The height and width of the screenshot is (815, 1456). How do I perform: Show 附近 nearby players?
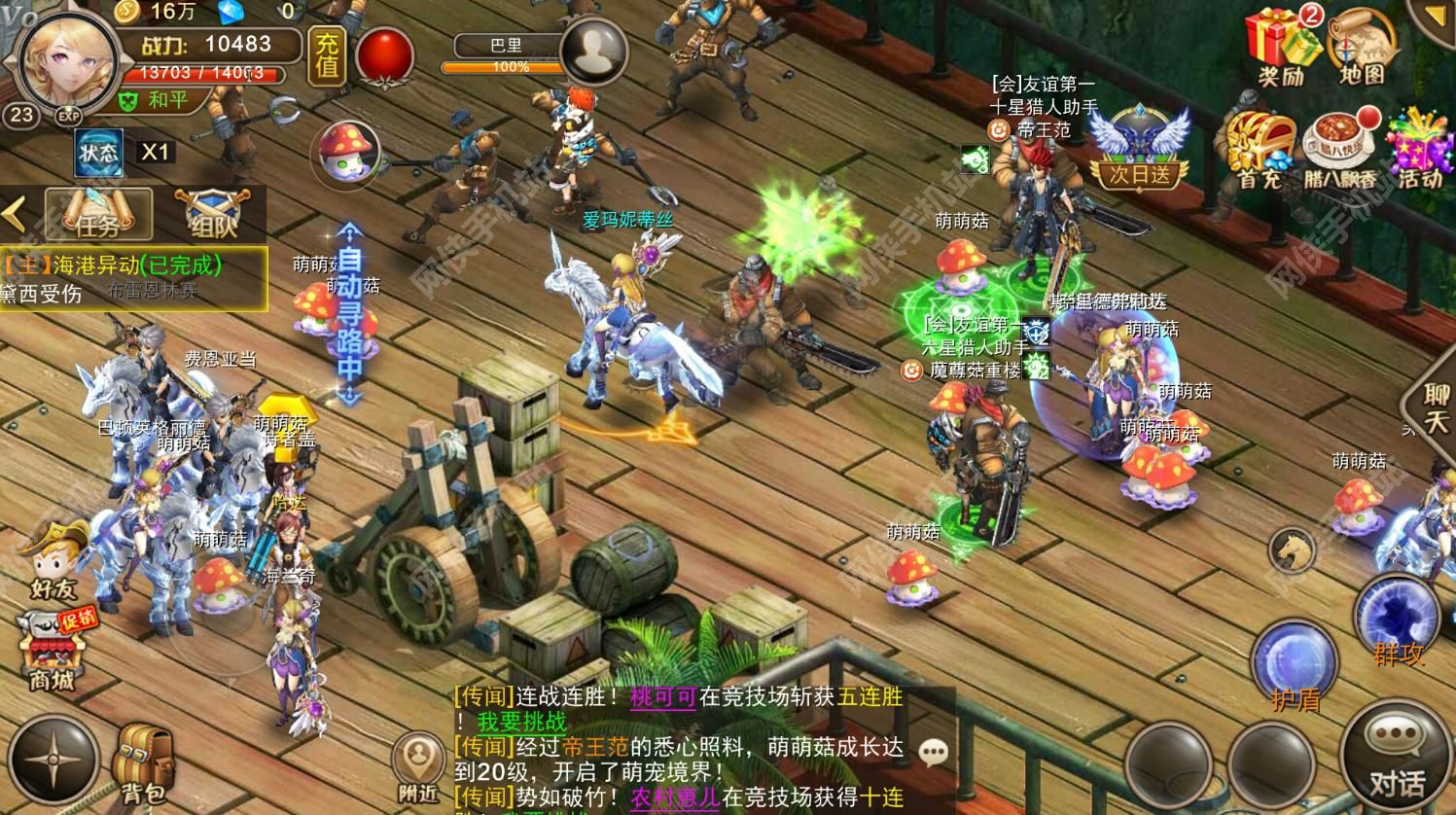click(418, 767)
